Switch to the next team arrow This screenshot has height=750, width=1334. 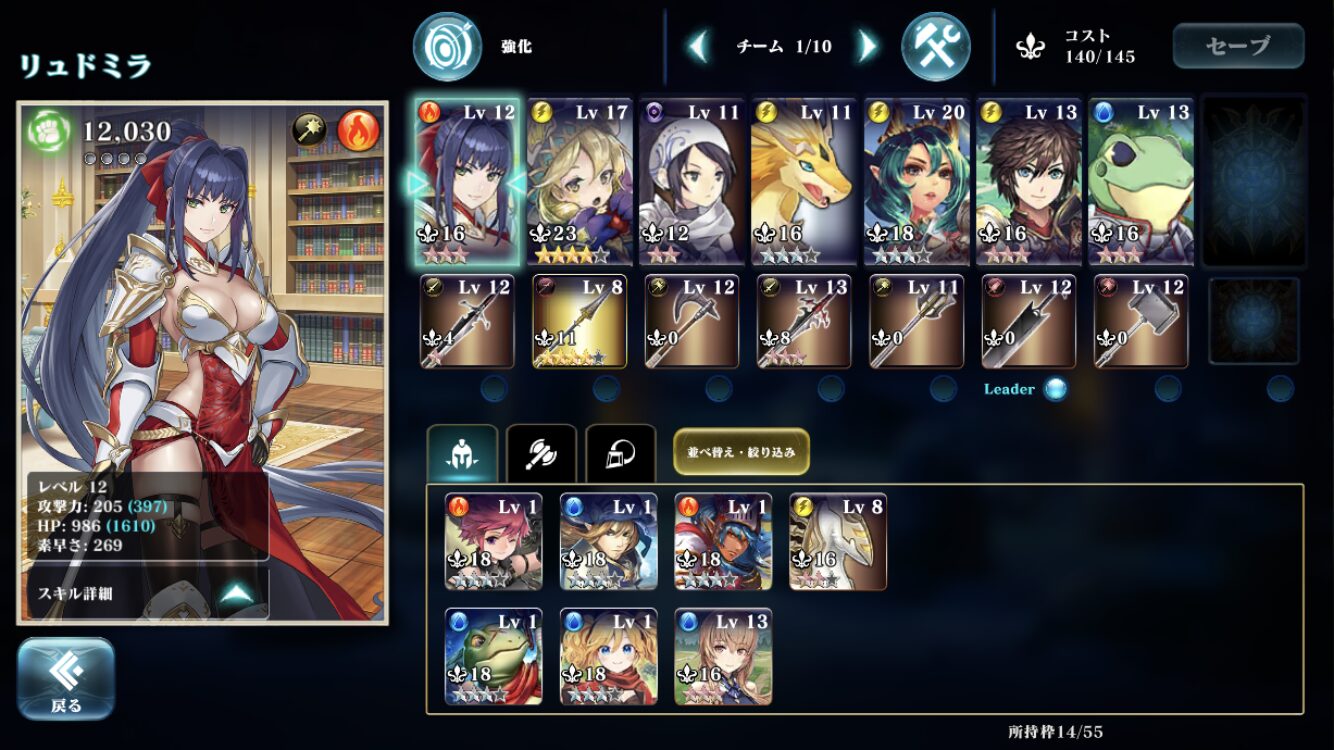pyautogui.click(x=867, y=46)
